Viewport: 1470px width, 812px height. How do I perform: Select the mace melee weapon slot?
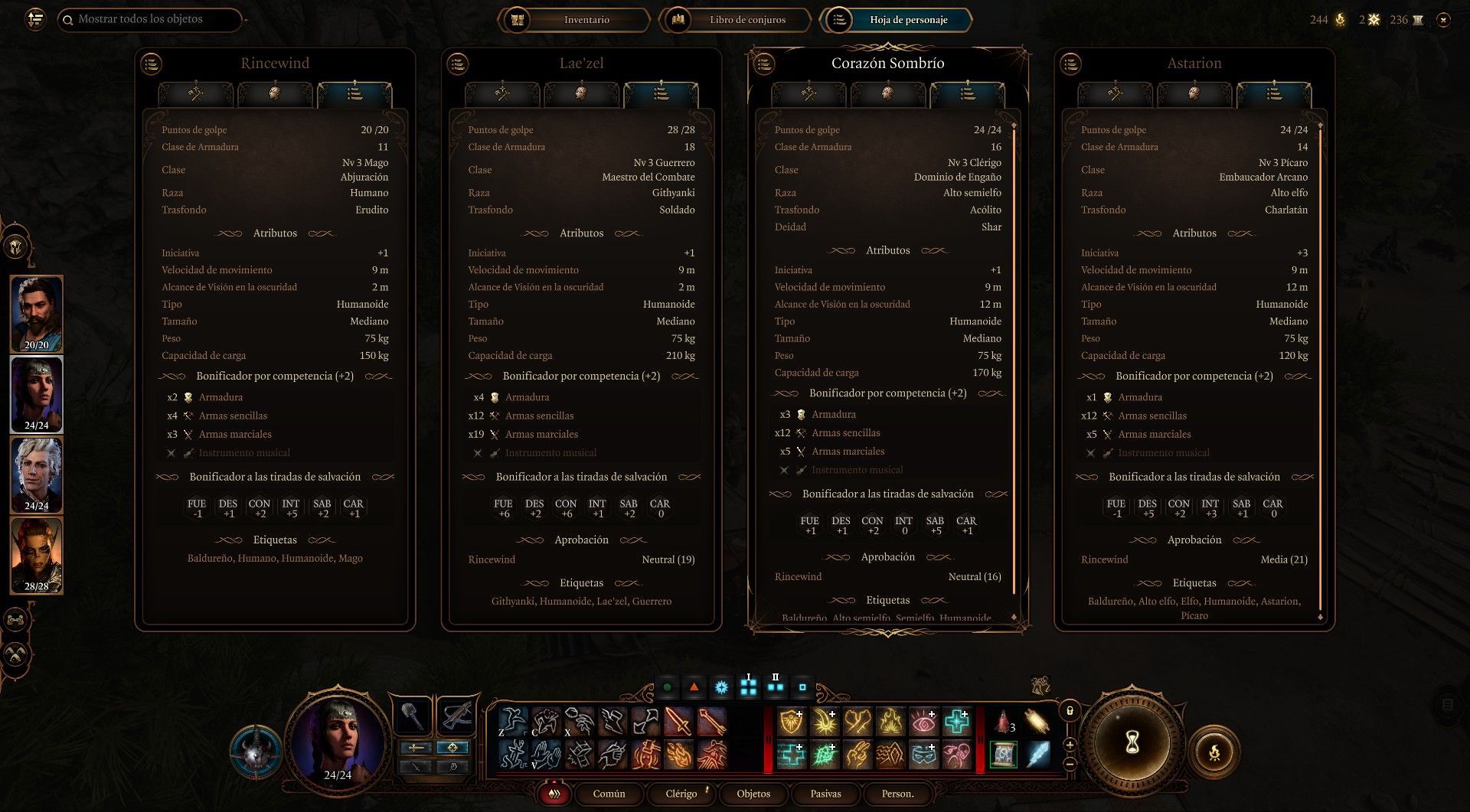(x=412, y=716)
